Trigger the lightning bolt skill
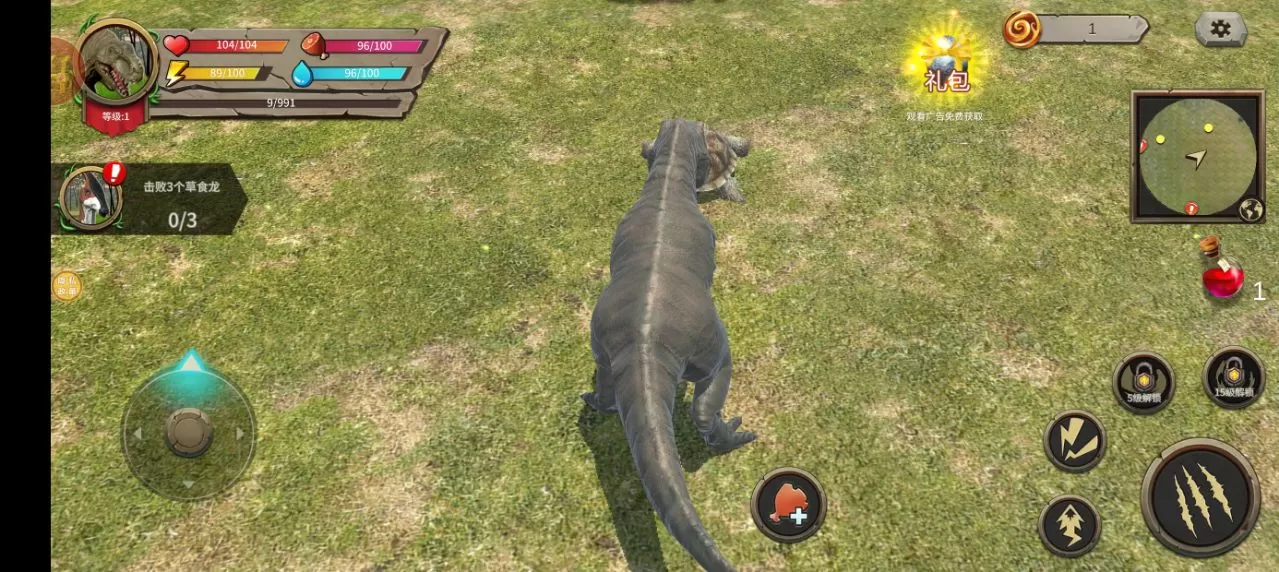Image resolution: width=1279 pixels, height=572 pixels. 1075,441
